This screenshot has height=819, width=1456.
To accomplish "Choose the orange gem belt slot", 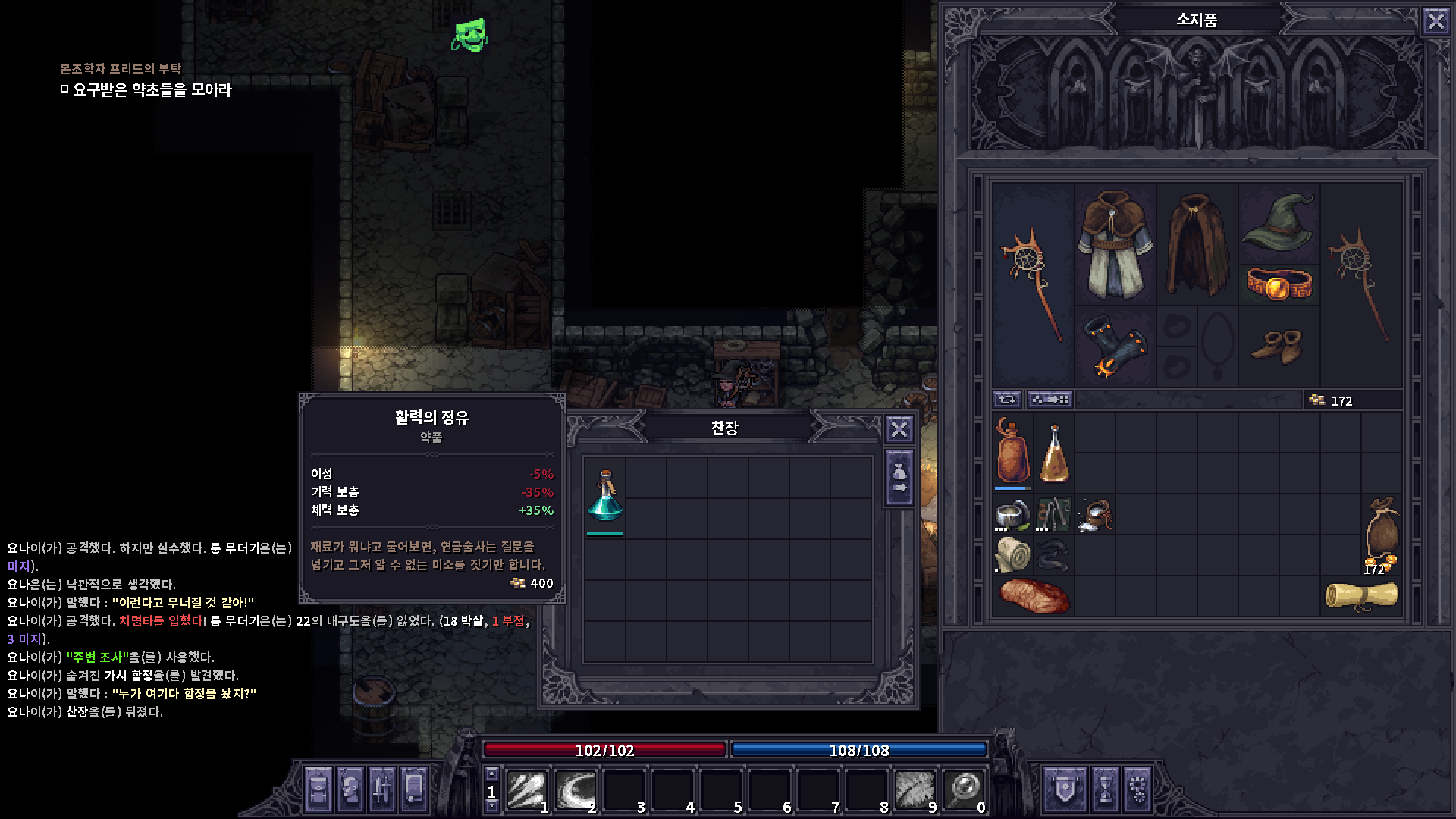I will tap(1279, 284).
